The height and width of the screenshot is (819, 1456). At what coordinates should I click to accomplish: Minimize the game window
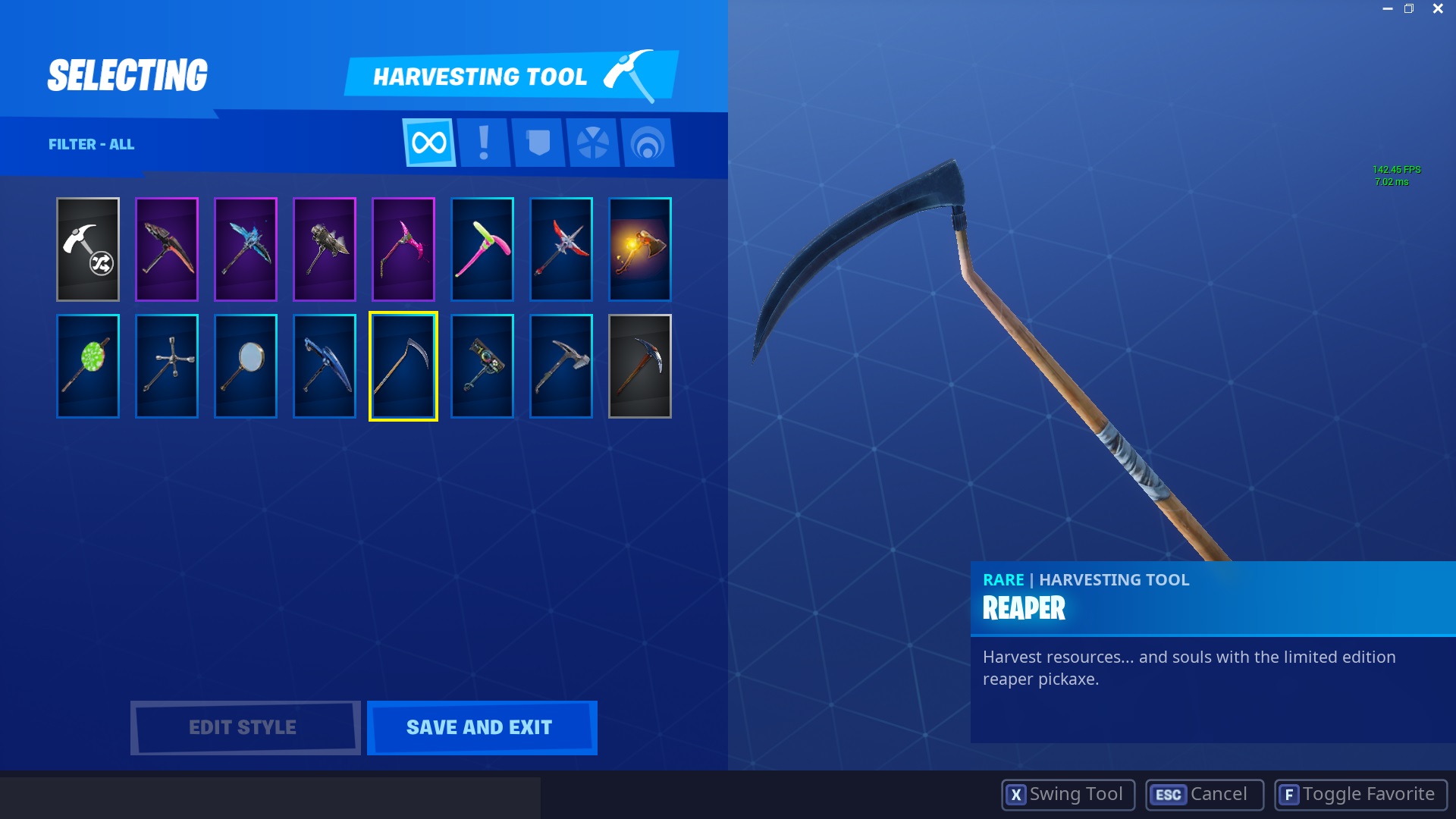1387,9
